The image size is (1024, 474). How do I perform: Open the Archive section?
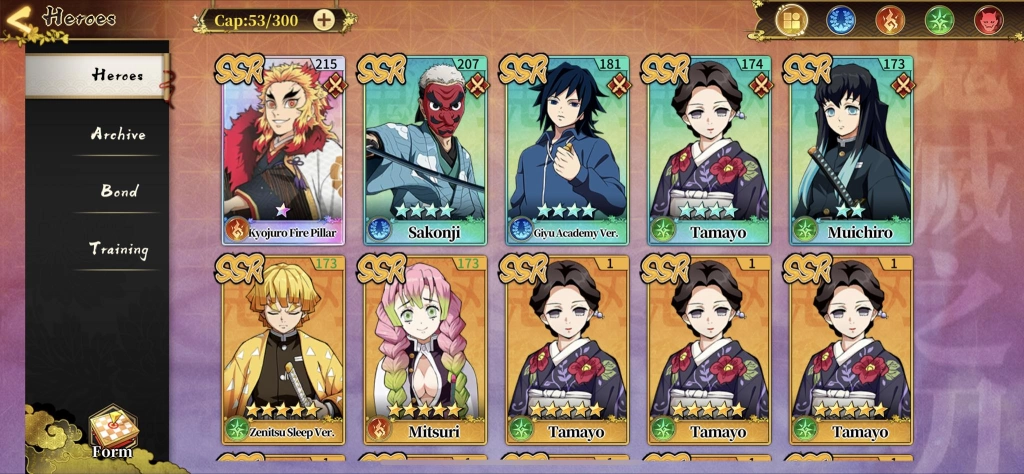(x=118, y=134)
